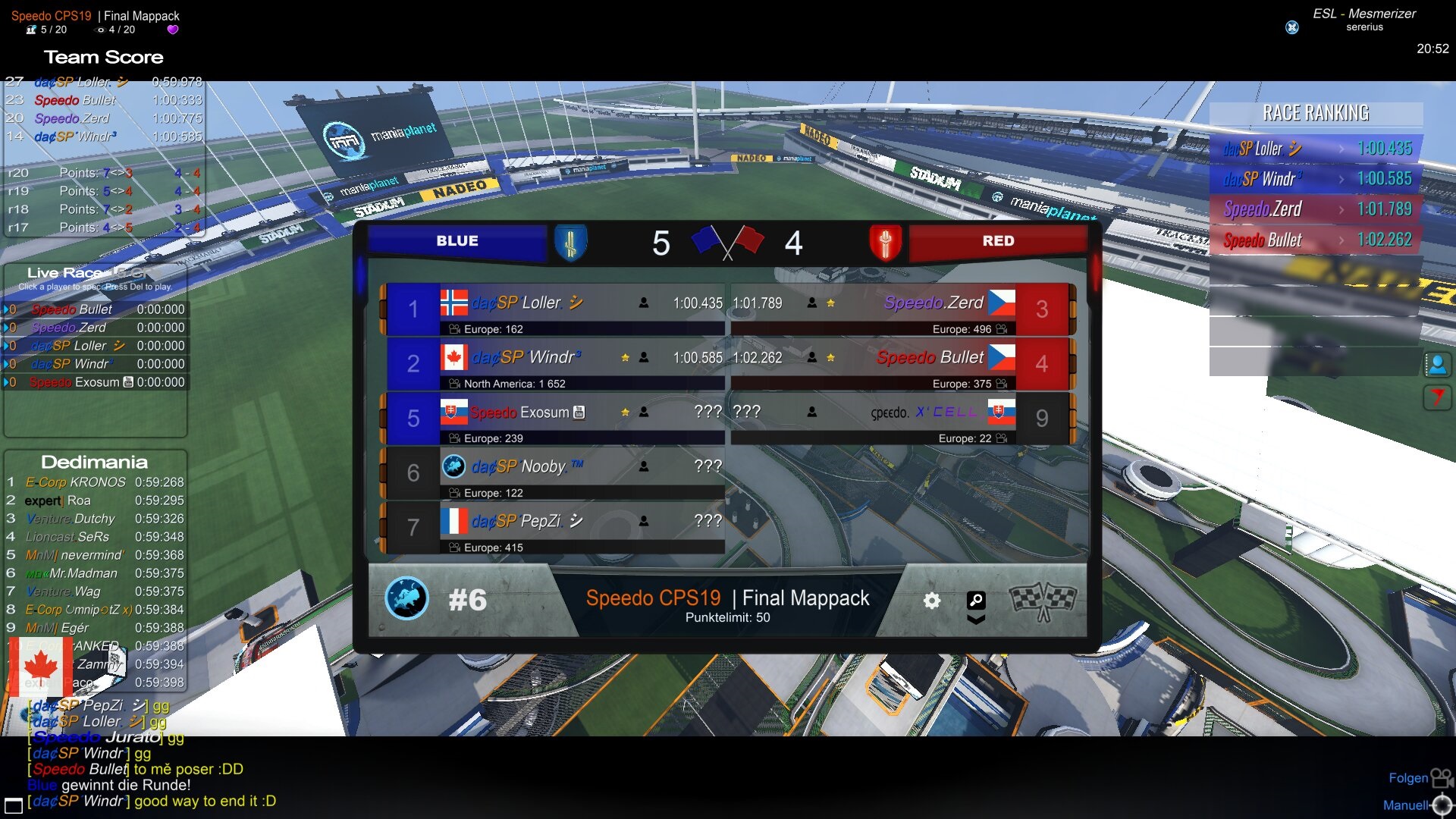The height and width of the screenshot is (819, 1456).
Task: Open the scoreboard gear settings icon
Action: point(932,601)
